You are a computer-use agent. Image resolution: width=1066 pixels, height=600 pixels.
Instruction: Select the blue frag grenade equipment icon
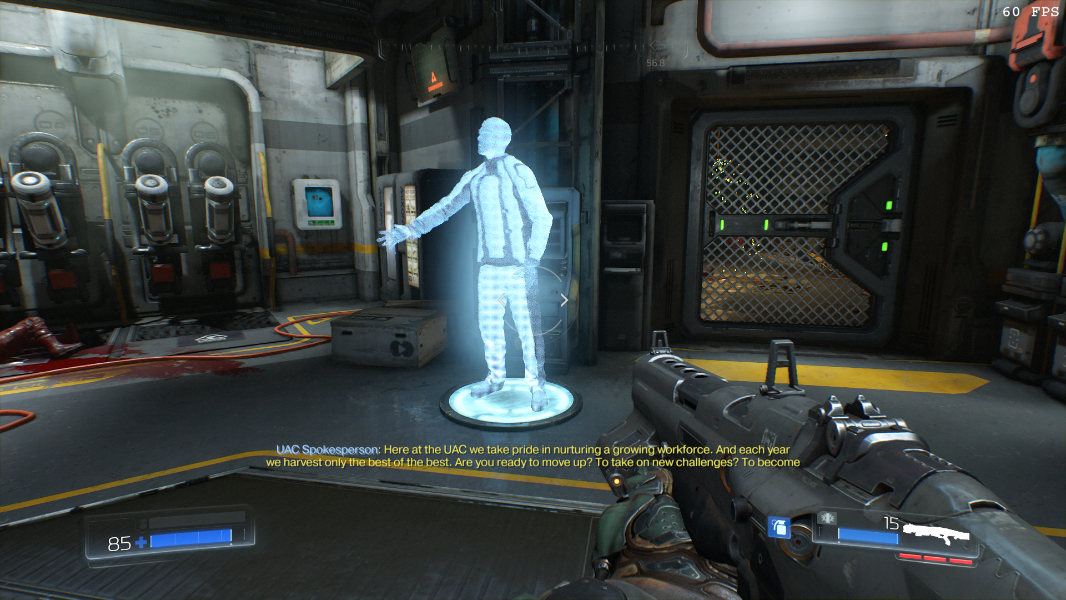(x=779, y=525)
